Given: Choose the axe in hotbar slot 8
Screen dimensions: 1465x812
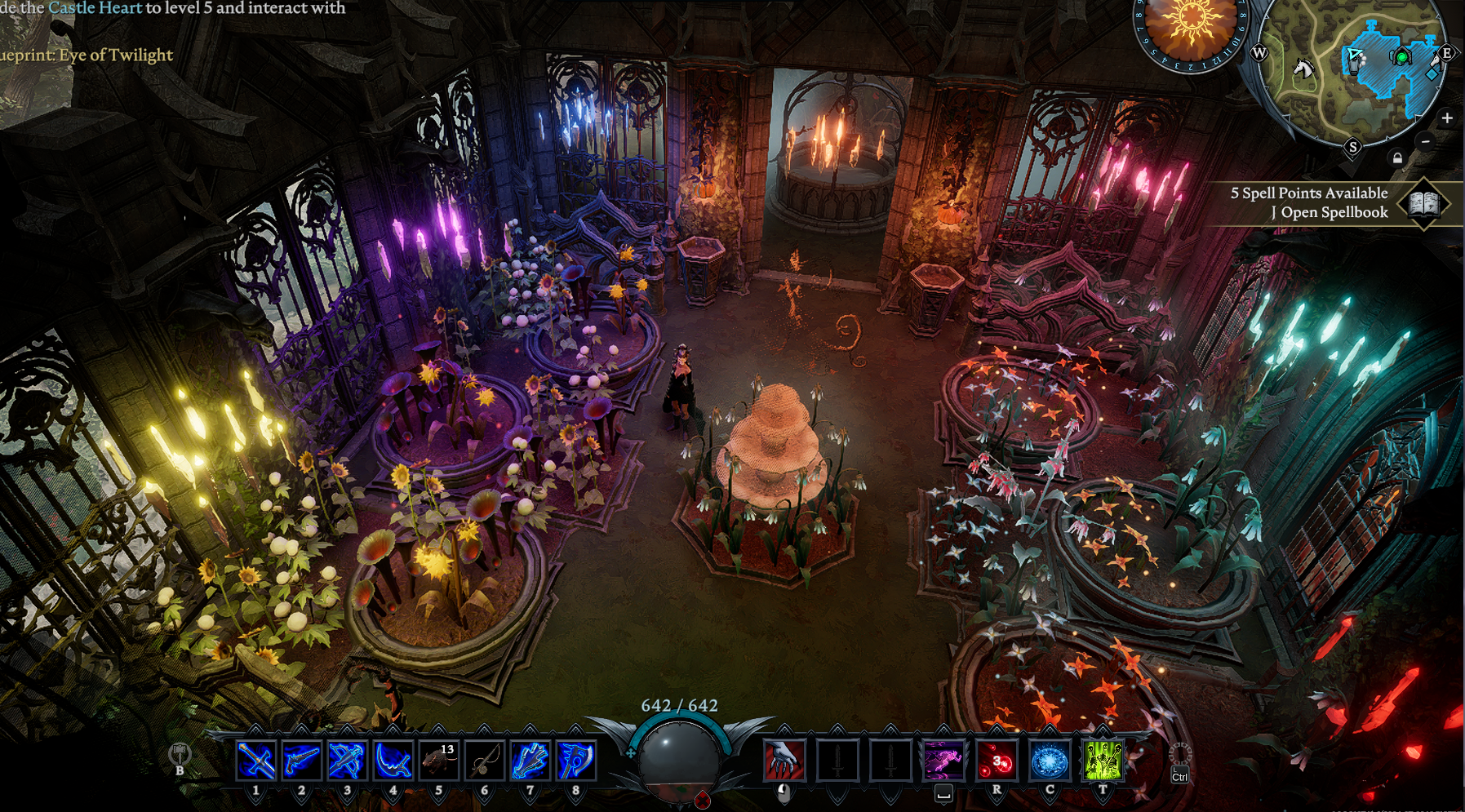Looking at the screenshot, I should [575, 761].
